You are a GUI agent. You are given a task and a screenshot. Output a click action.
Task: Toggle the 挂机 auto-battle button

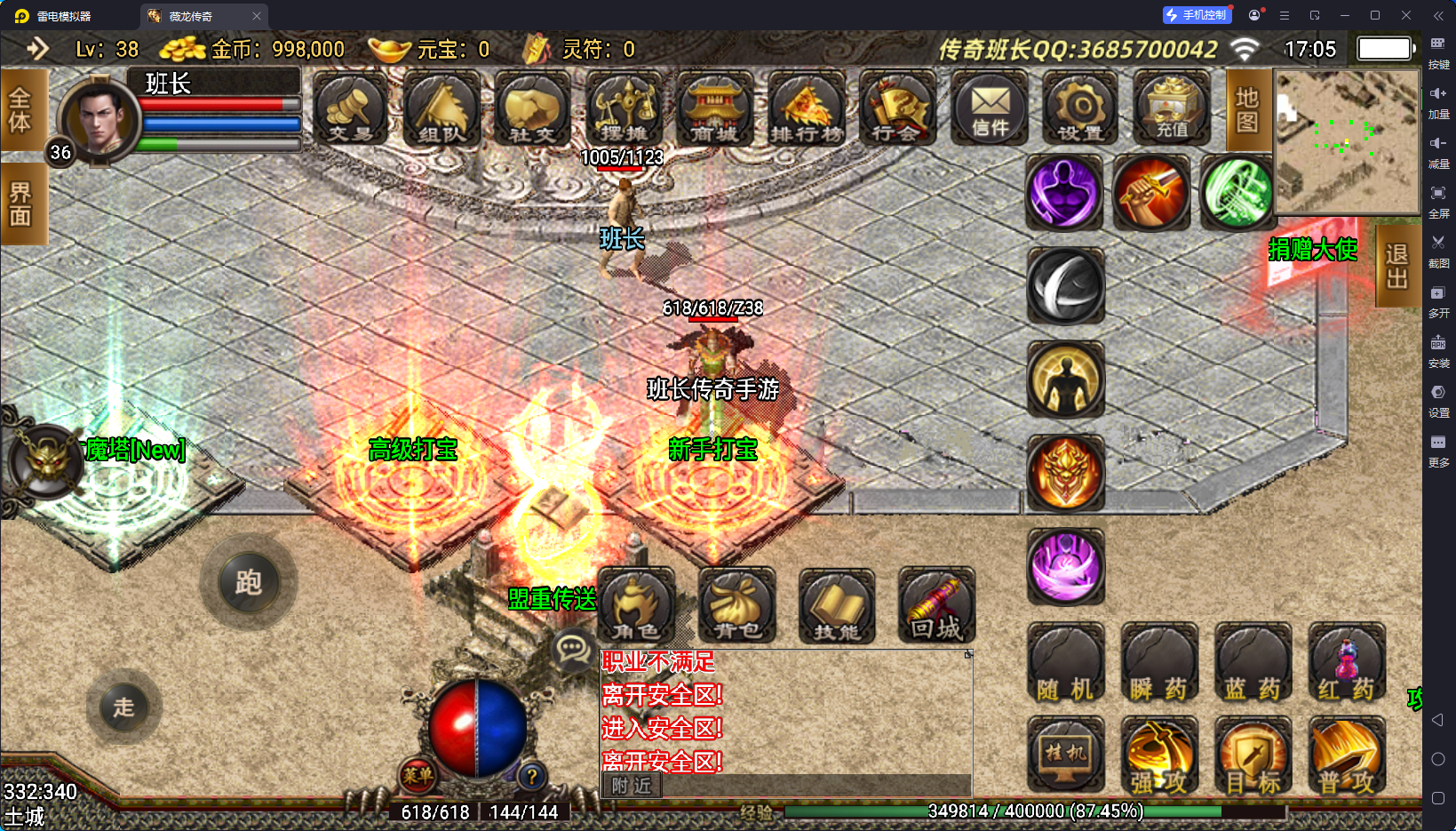tap(1065, 755)
